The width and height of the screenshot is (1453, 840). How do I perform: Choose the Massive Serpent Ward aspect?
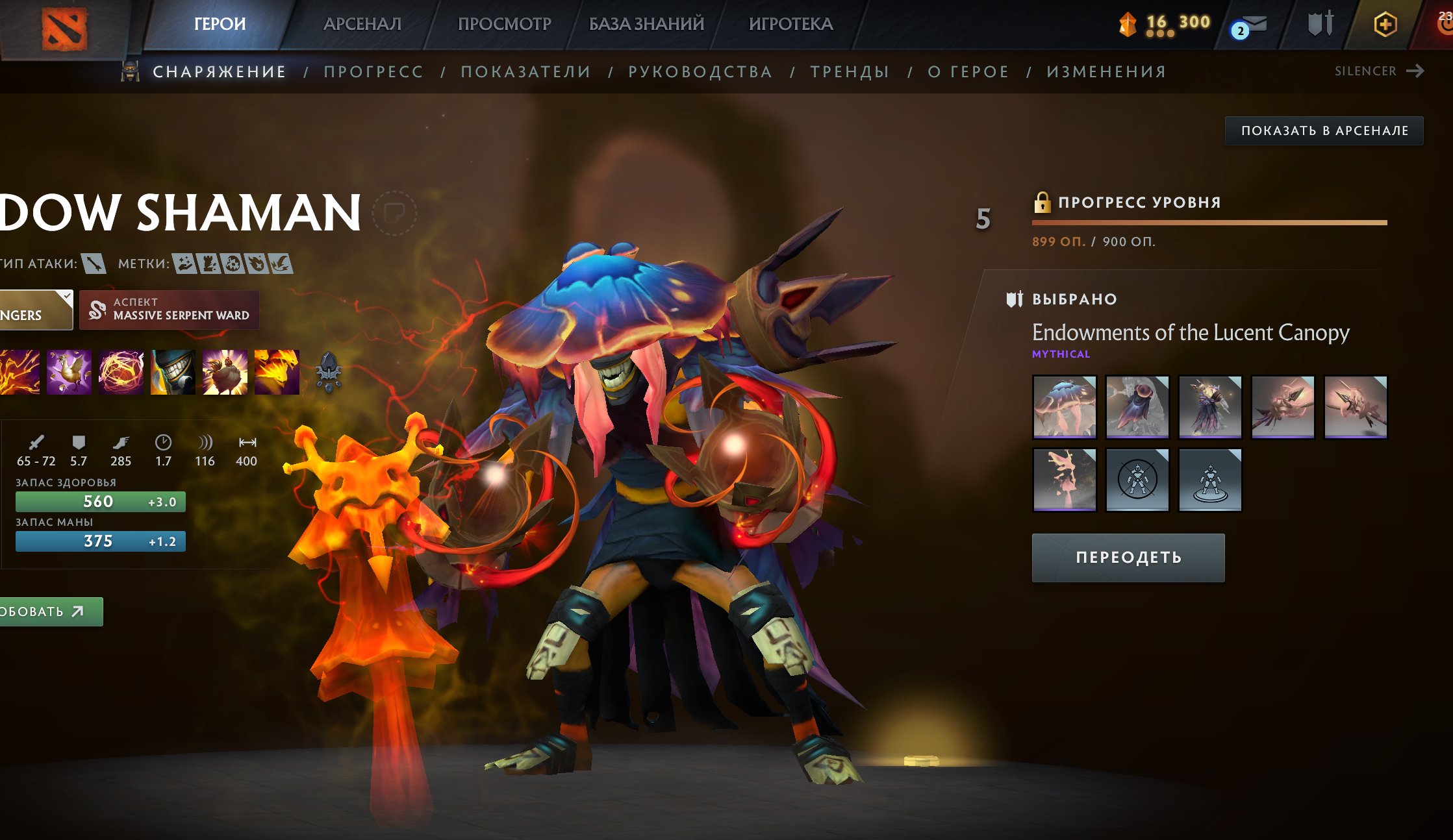(x=170, y=310)
